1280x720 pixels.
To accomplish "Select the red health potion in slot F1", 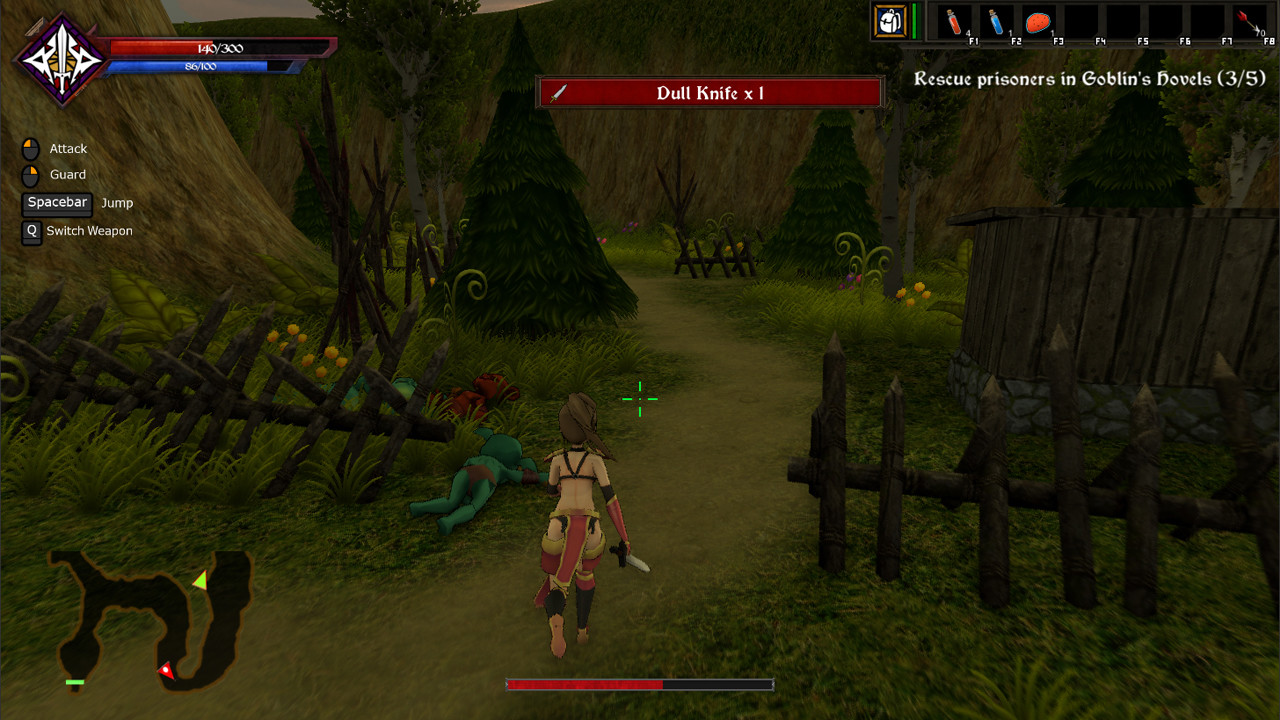I will 952,22.
